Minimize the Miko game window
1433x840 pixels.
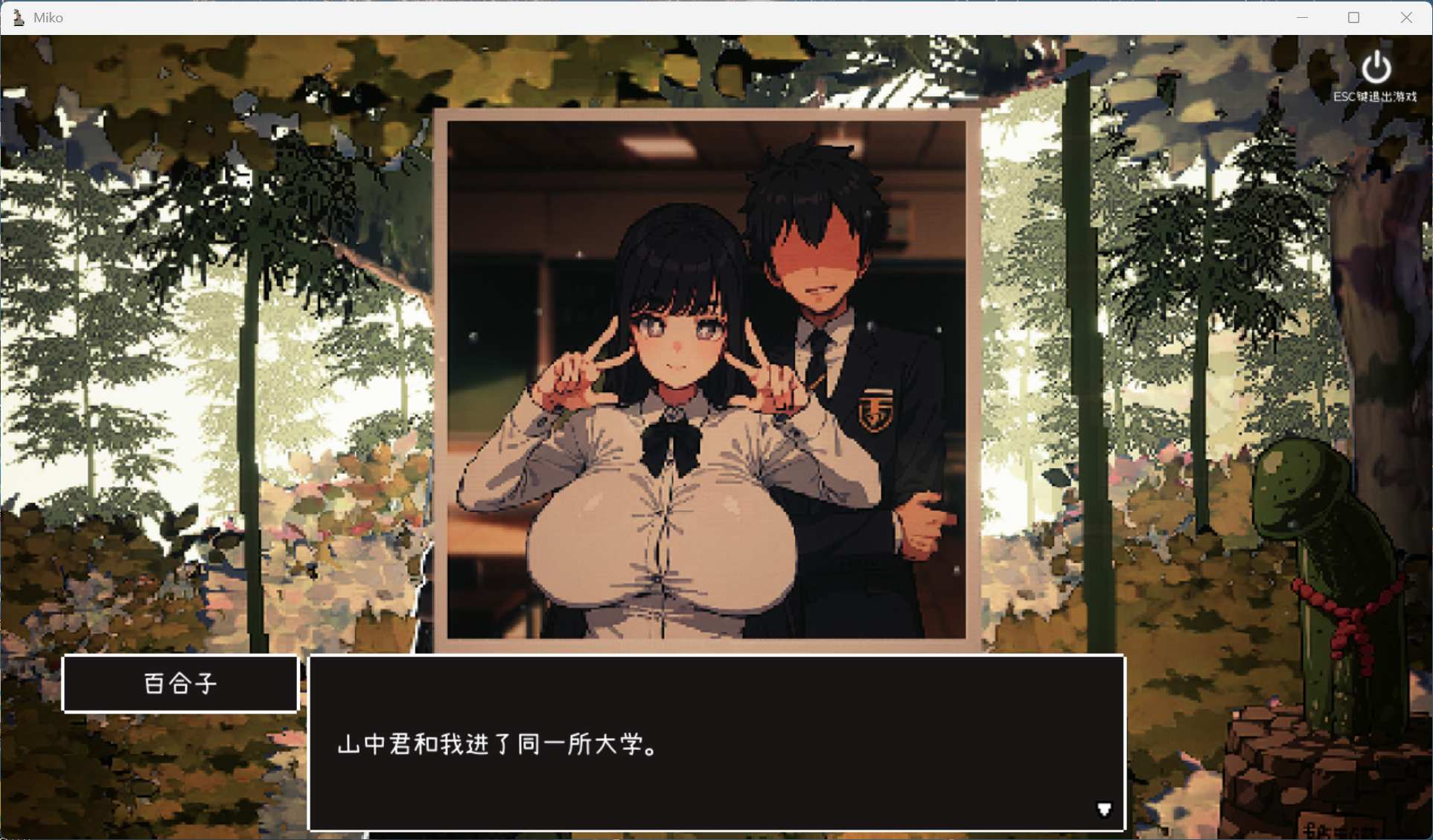[x=1302, y=17]
